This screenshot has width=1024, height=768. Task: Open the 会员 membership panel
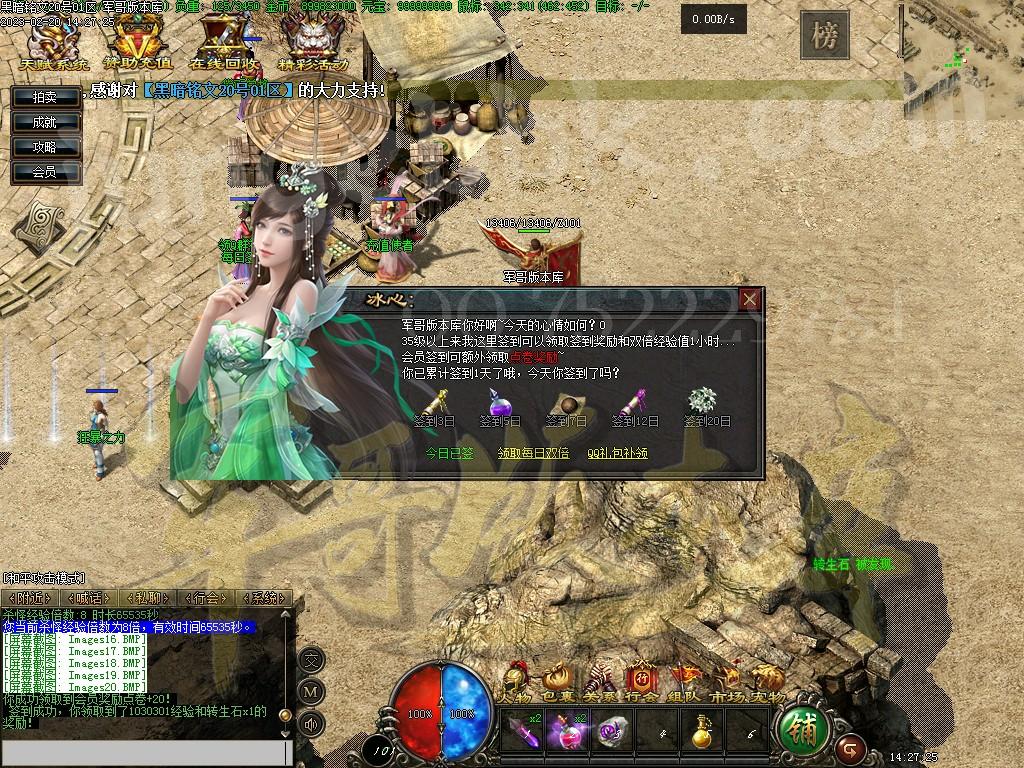[x=45, y=172]
